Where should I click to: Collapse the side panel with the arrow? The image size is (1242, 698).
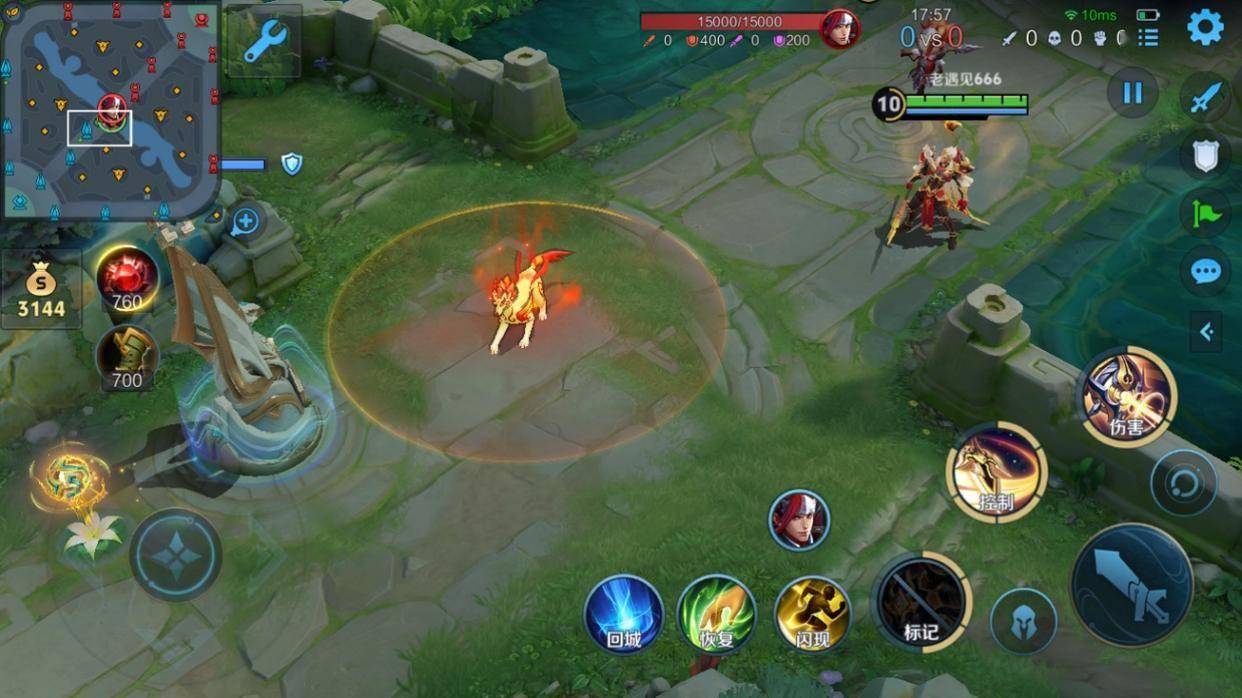[x=1206, y=332]
